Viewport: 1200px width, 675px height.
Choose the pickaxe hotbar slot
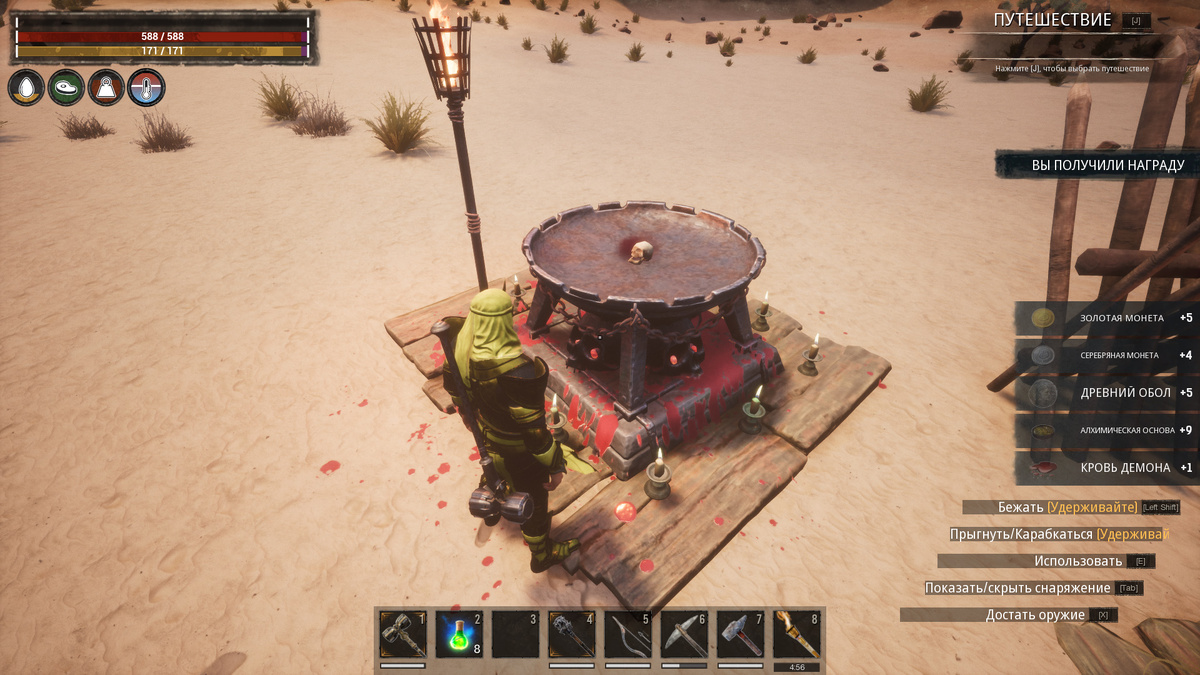point(684,634)
